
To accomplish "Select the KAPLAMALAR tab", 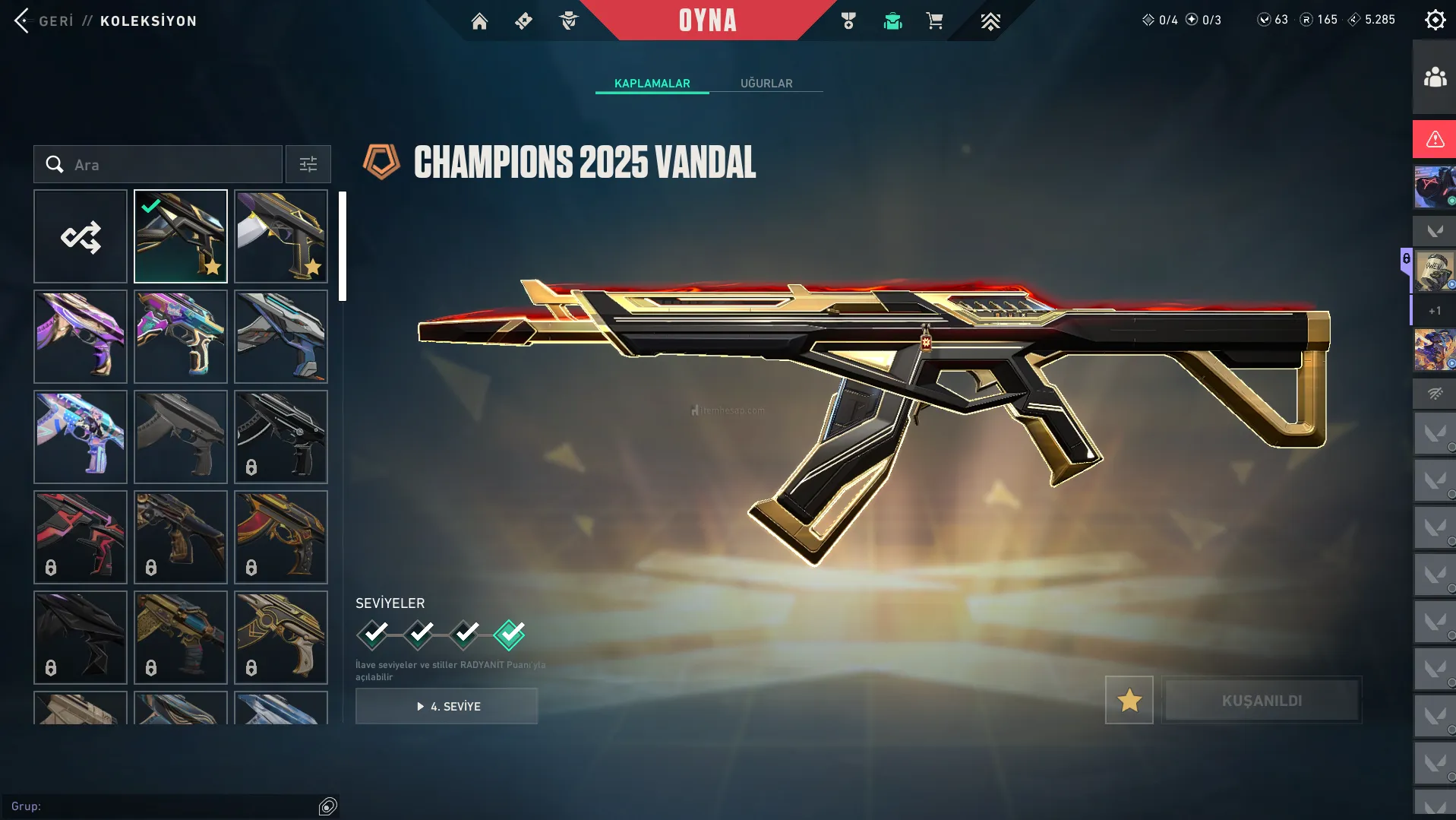I will (x=652, y=83).
